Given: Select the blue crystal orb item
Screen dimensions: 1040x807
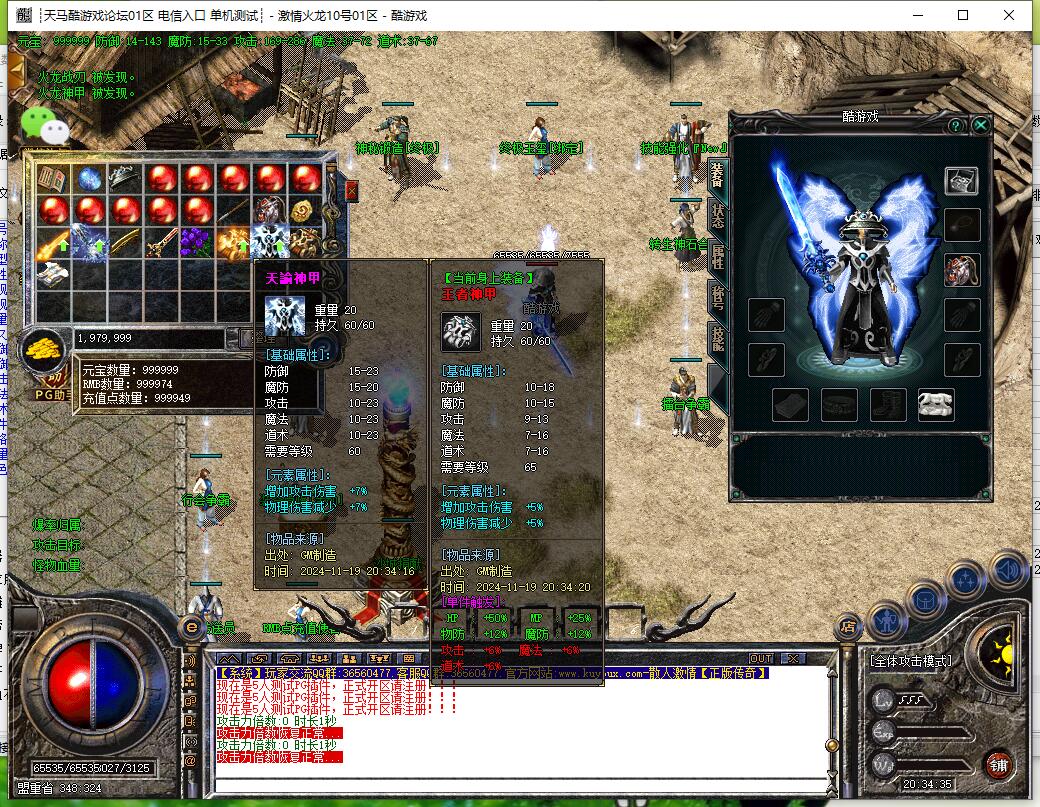Looking at the screenshot, I should coord(90,180).
